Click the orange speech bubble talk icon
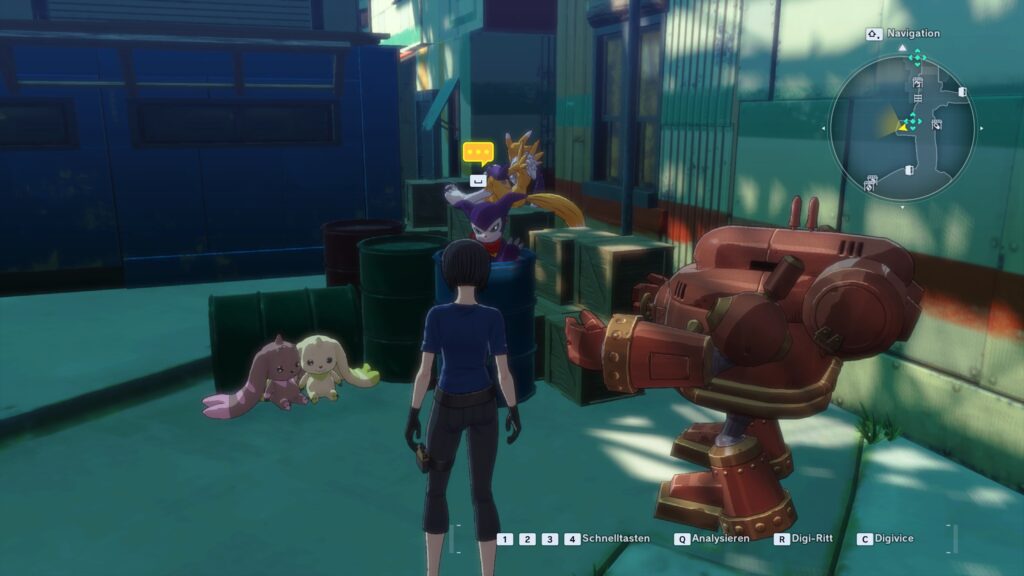The width and height of the screenshot is (1024, 576). [478, 154]
